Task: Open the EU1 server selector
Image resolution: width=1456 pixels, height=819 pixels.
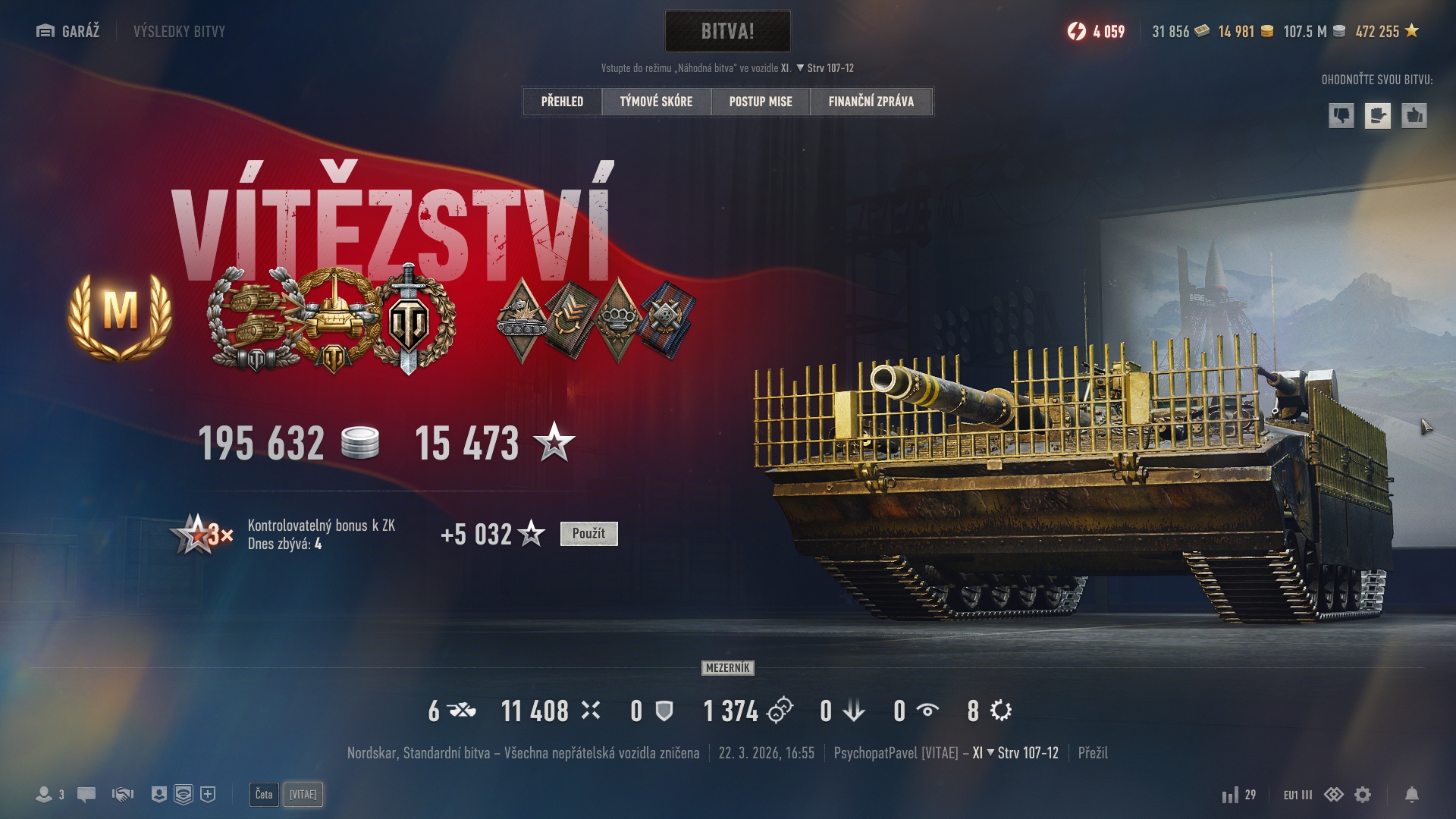Action: pyautogui.click(x=1297, y=795)
